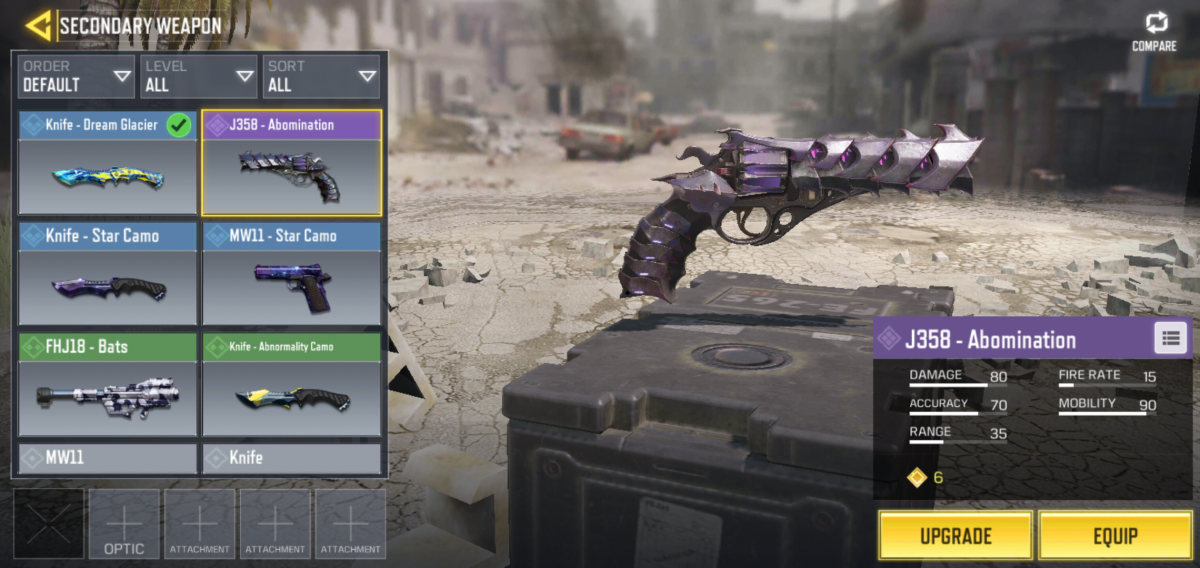Viewport: 1200px width, 568px height.
Task: Open the Level filter dropdown
Action: (198, 77)
